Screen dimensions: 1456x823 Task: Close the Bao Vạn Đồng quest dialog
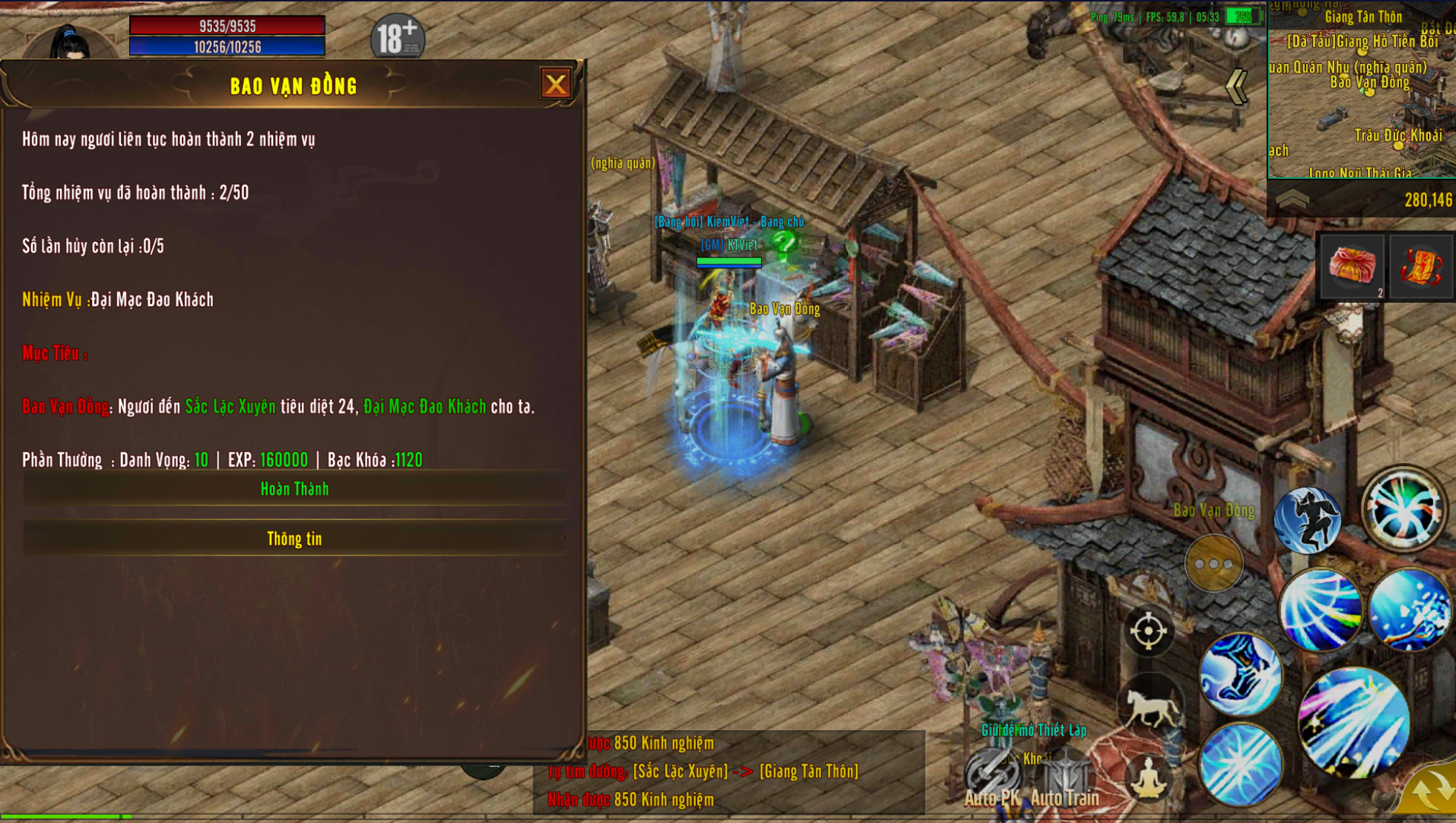coord(556,84)
